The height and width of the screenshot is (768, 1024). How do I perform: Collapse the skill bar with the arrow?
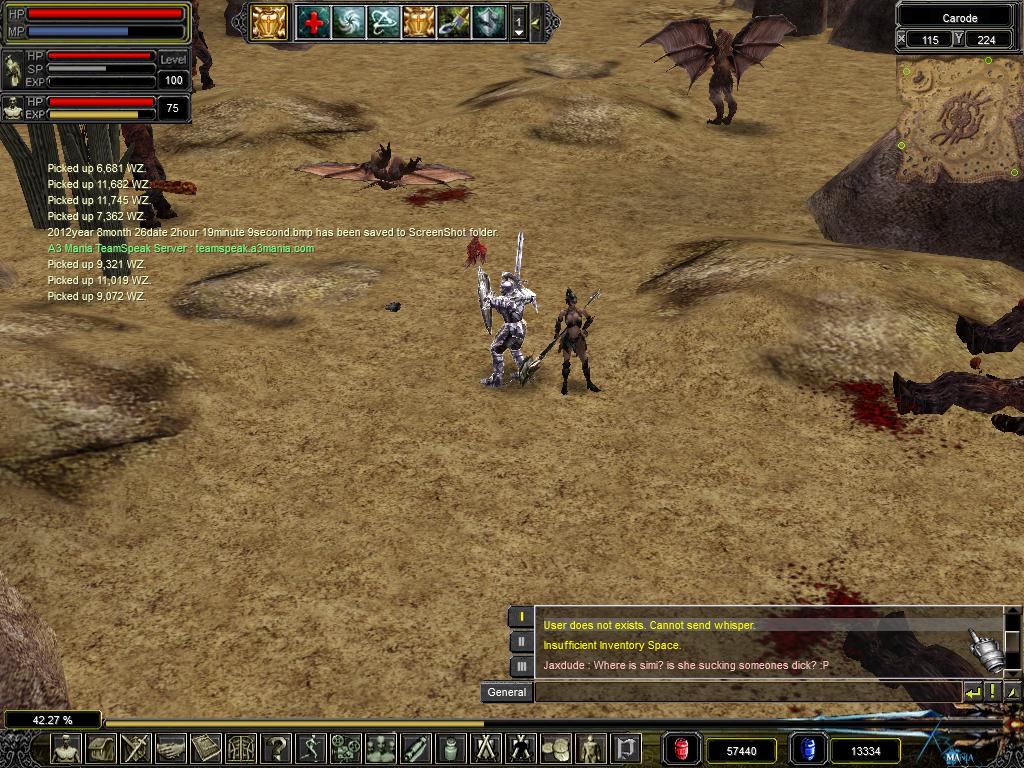coord(536,22)
